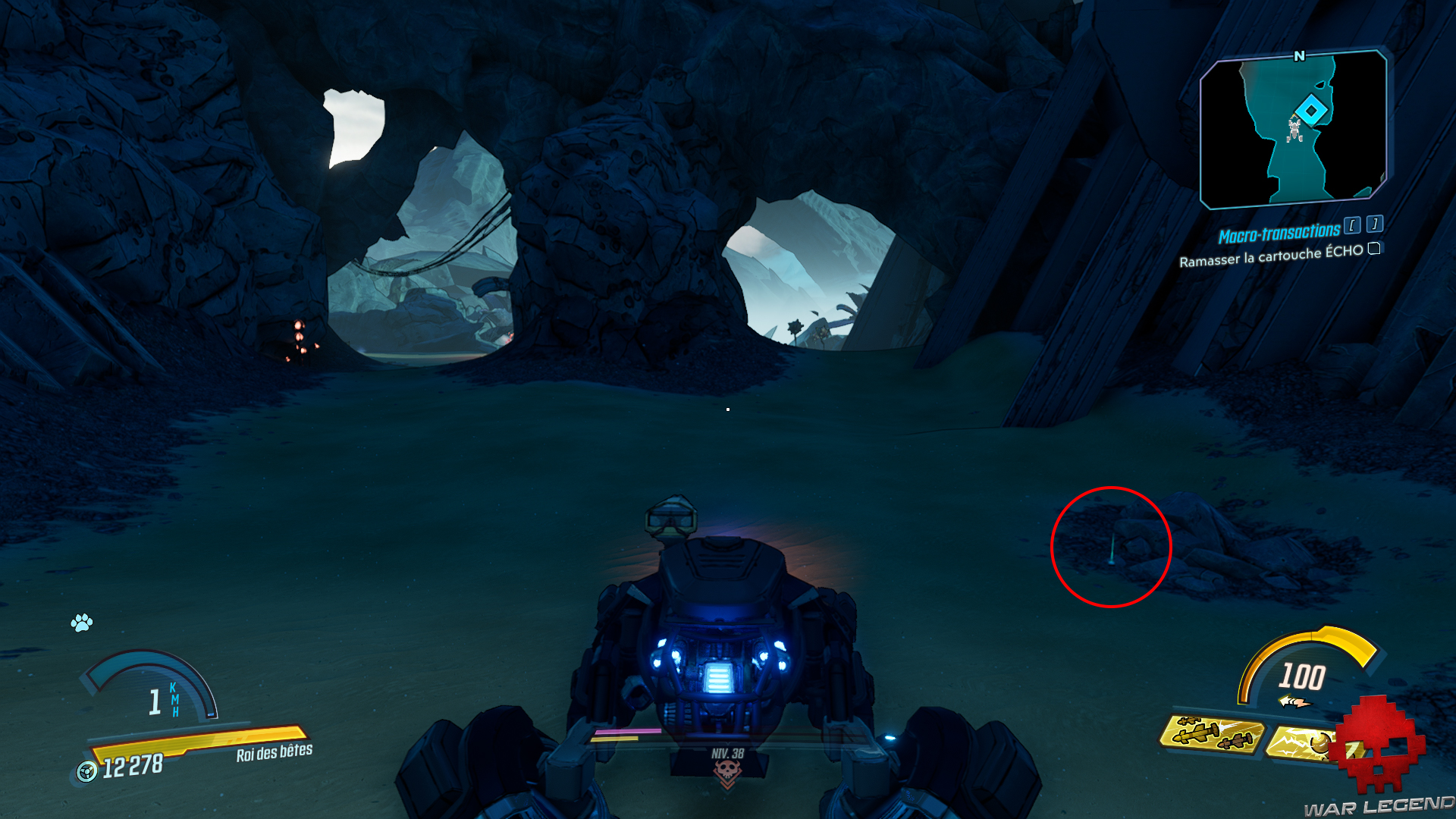Image resolution: width=1456 pixels, height=819 pixels.
Task: Toggle the ÉCHO cartridge objective checkbox
Action: click(x=1374, y=249)
